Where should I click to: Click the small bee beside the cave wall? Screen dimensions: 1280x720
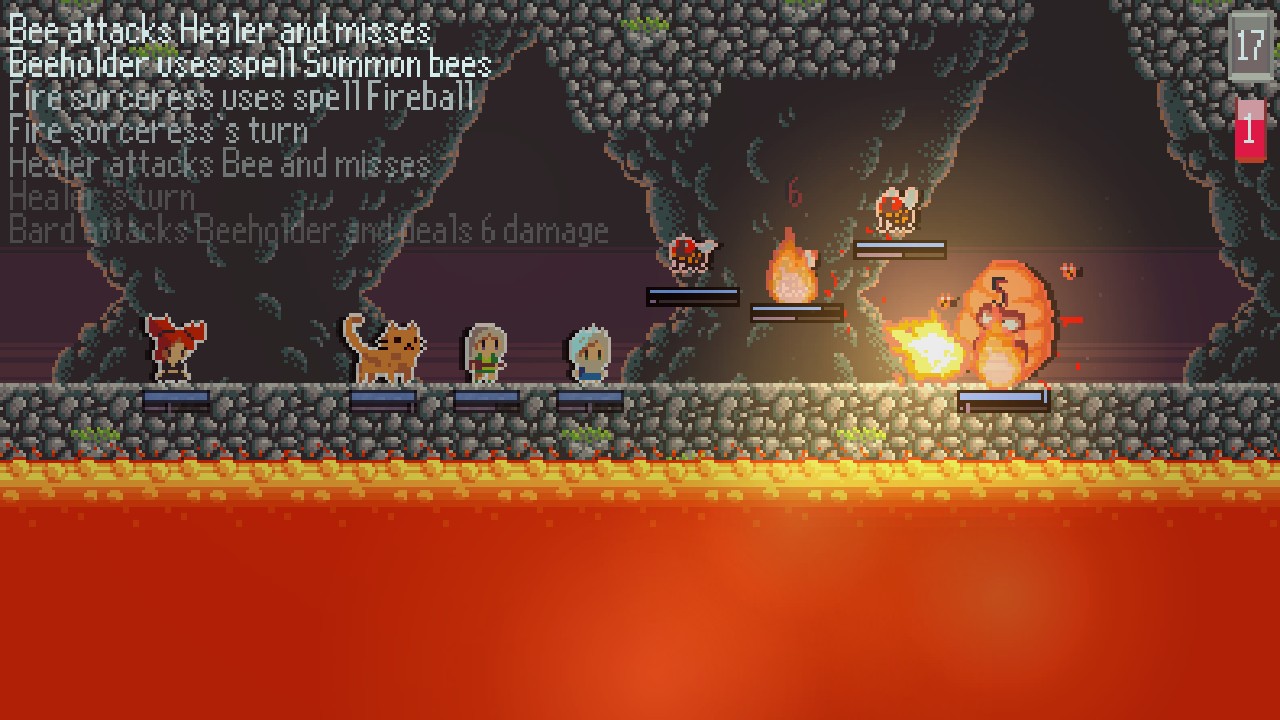[x=690, y=255]
